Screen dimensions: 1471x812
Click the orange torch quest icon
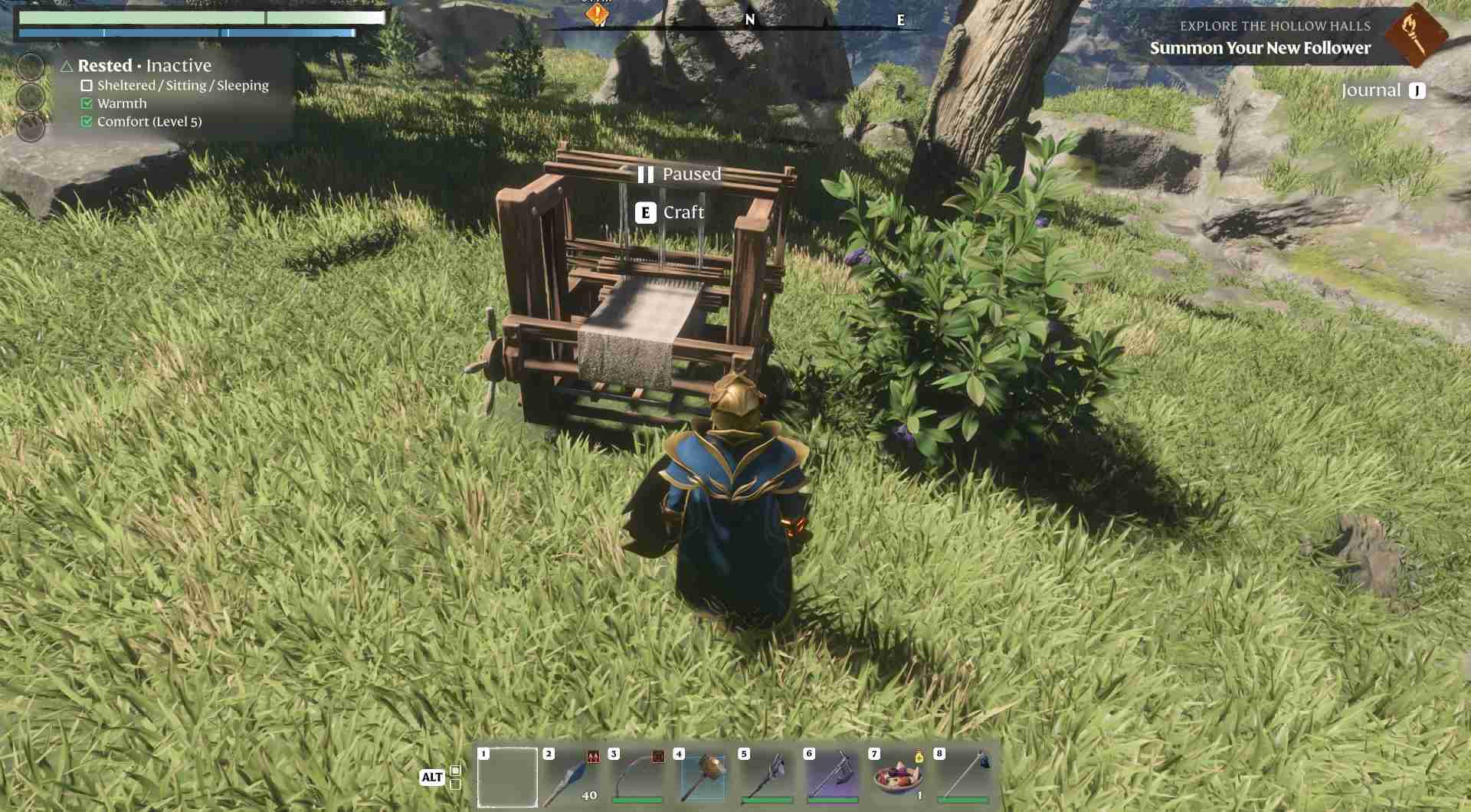1415,34
